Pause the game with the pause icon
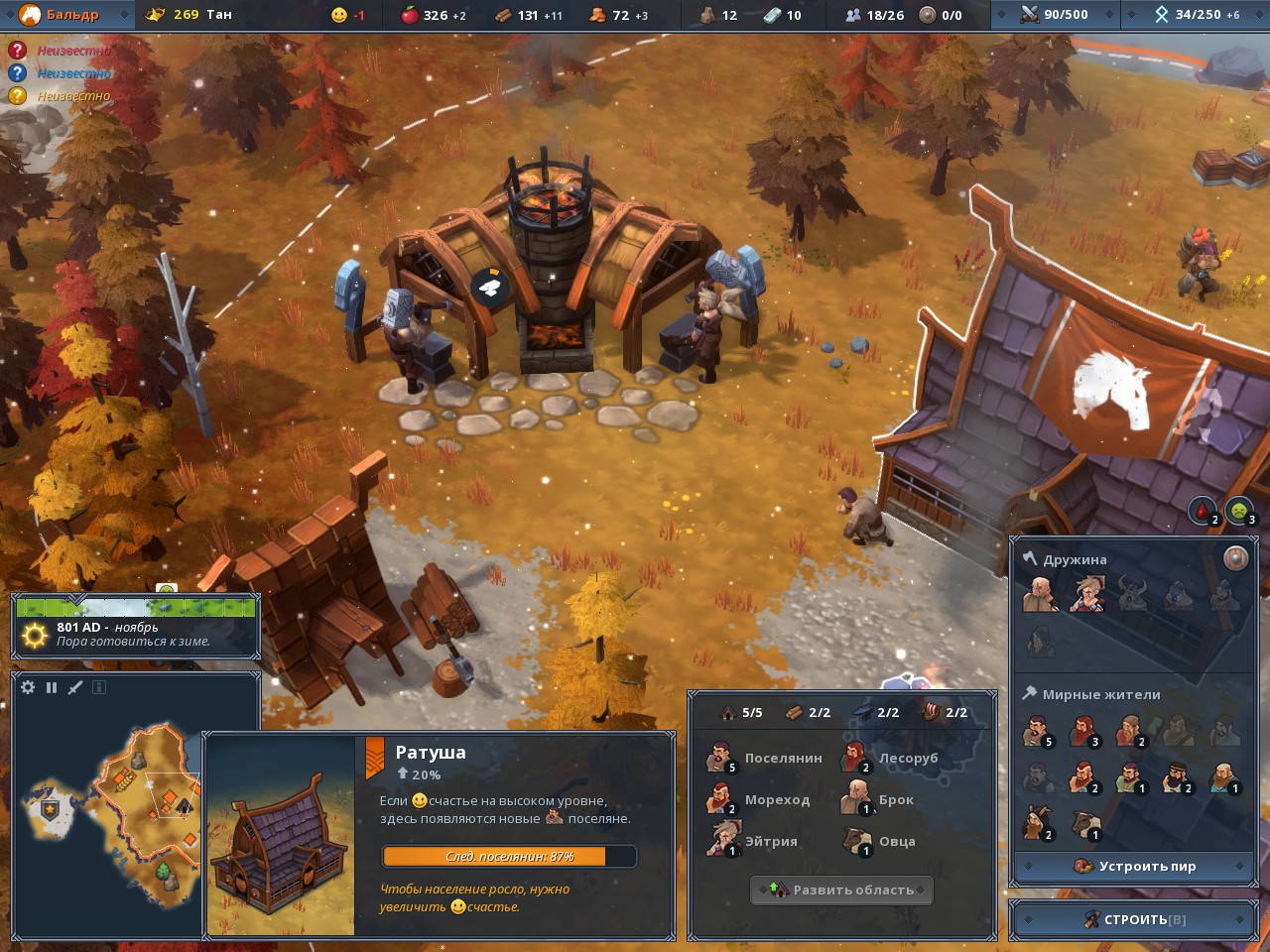The height and width of the screenshot is (952, 1270). pos(52,687)
